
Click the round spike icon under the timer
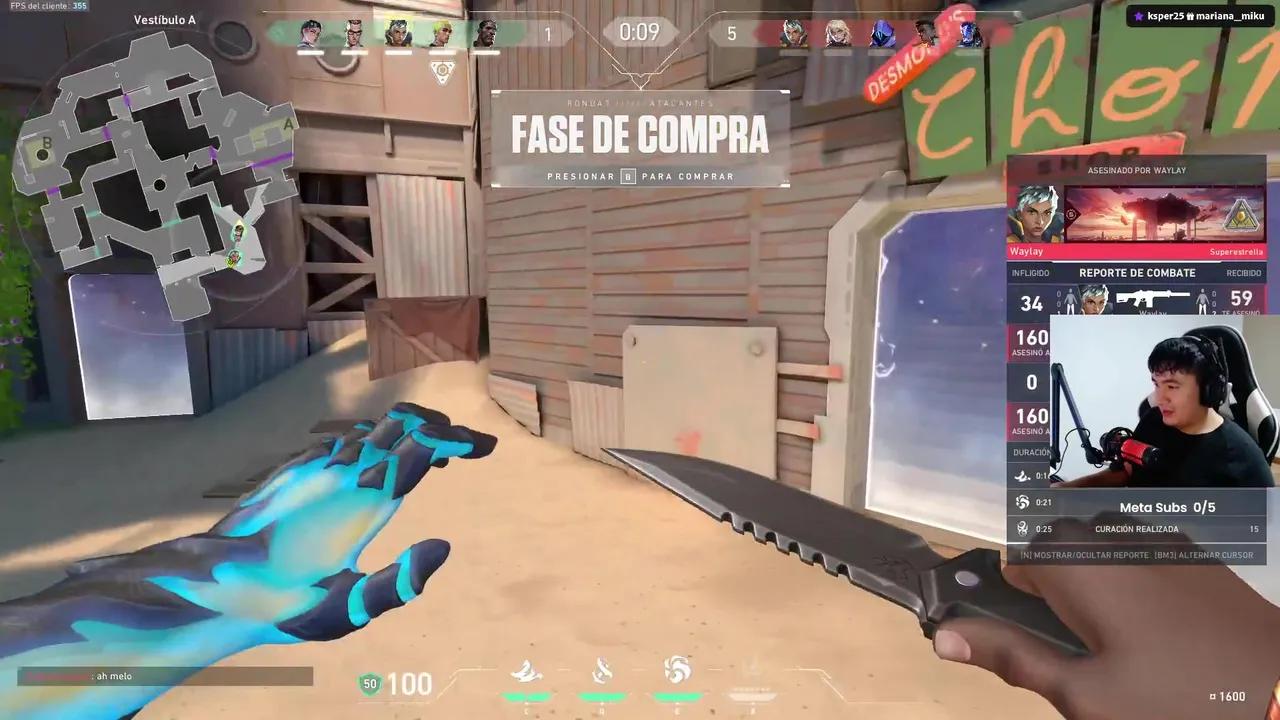tap(442, 70)
